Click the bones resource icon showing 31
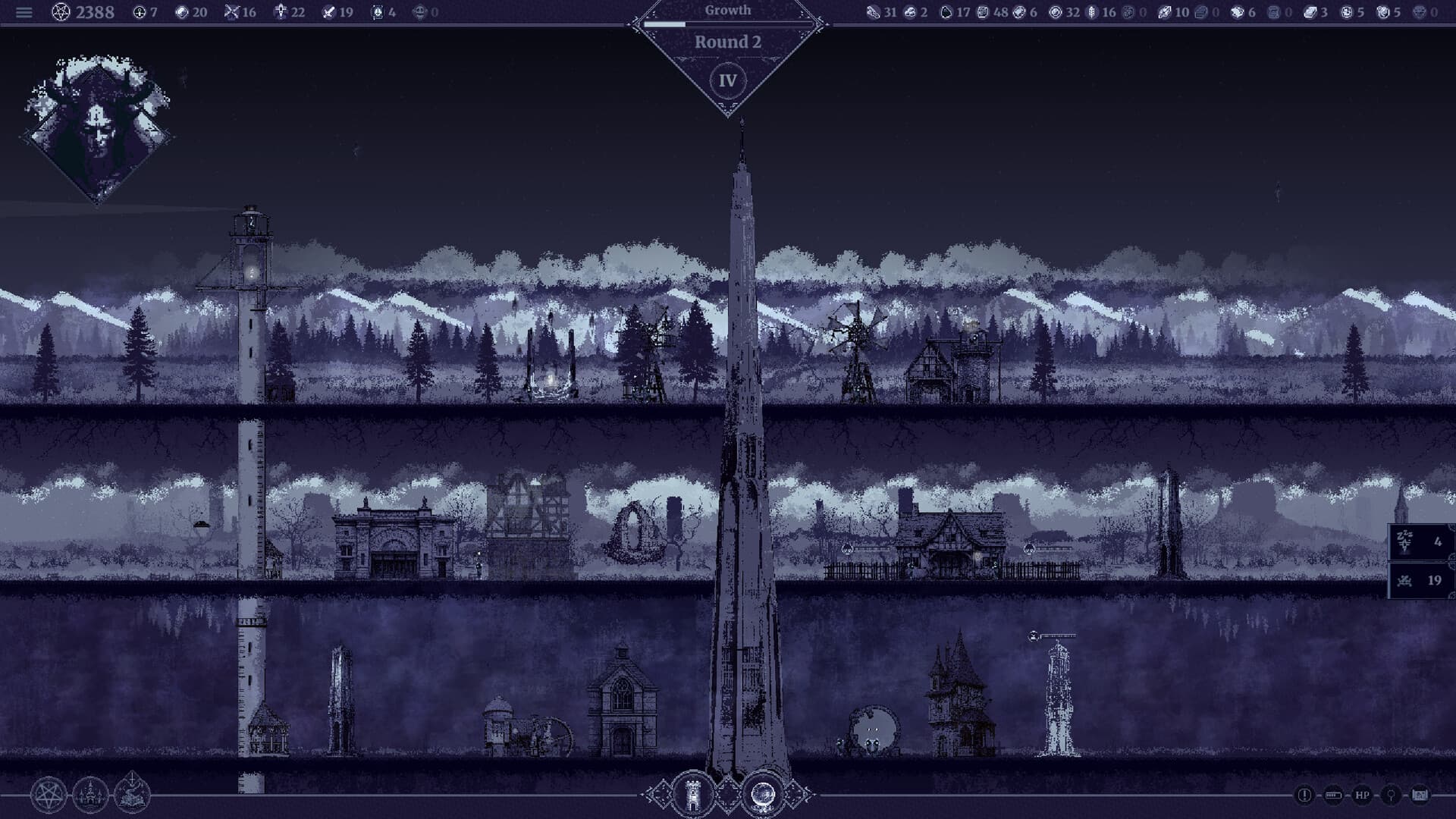This screenshot has height=819, width=1456. [x=872, y=12]
